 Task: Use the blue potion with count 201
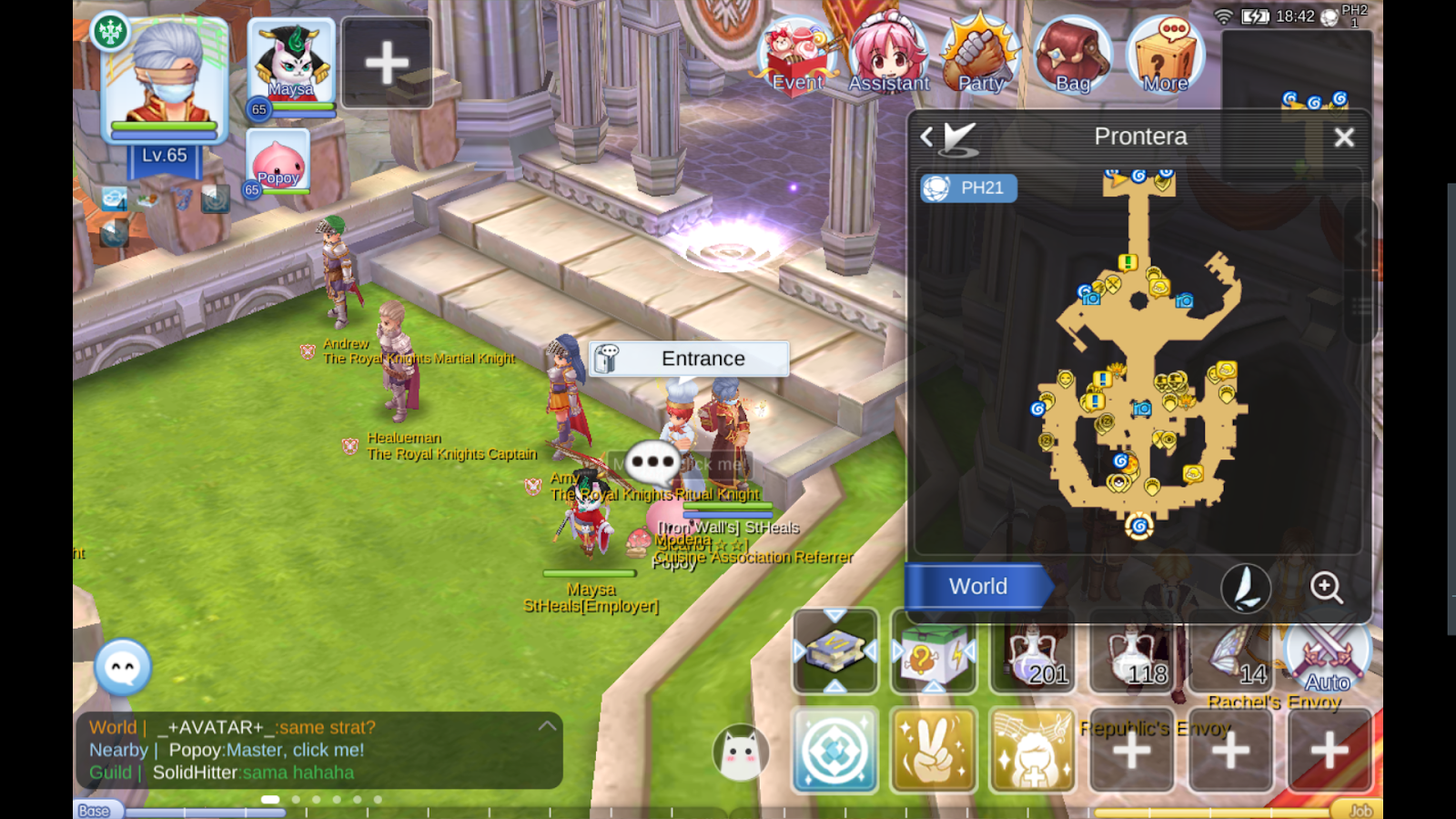(1033, 652)
